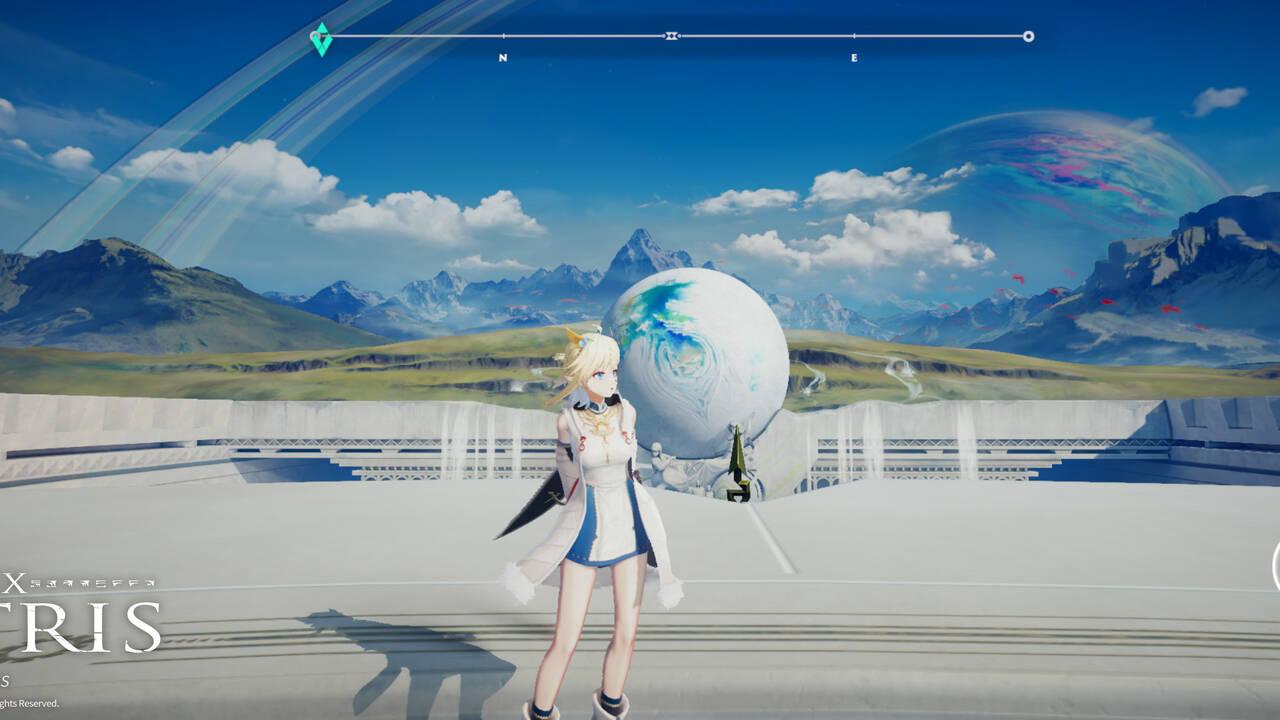Image resolution: width=1280 pixels, height=720 pixels.
Task: Select the X symbol above the logo
Action: pos(14,582)
